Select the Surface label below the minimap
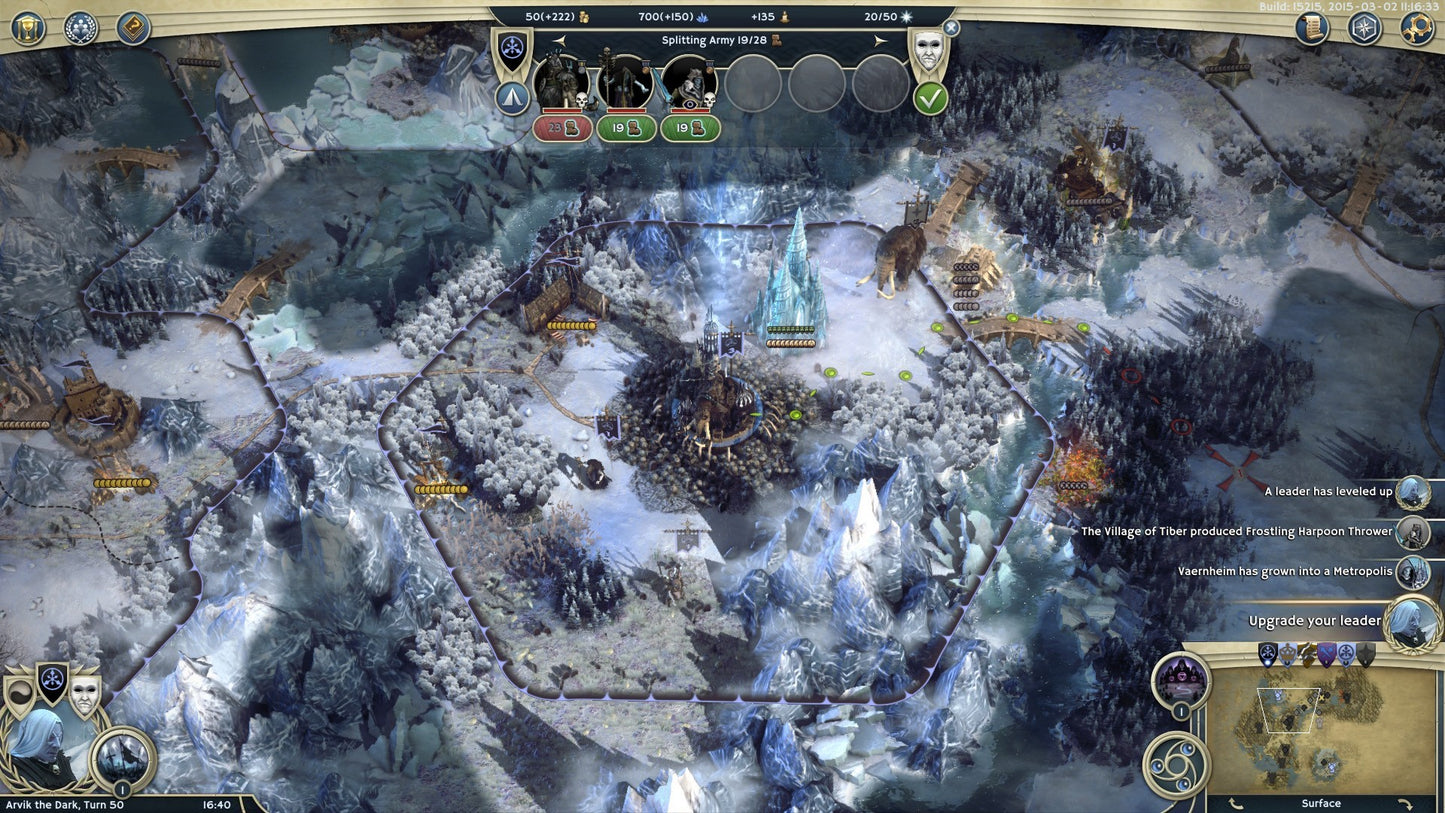Image resolution: width=1445 pixels, height=813 pixels. pyautogui.click(x=1321, y=803)
